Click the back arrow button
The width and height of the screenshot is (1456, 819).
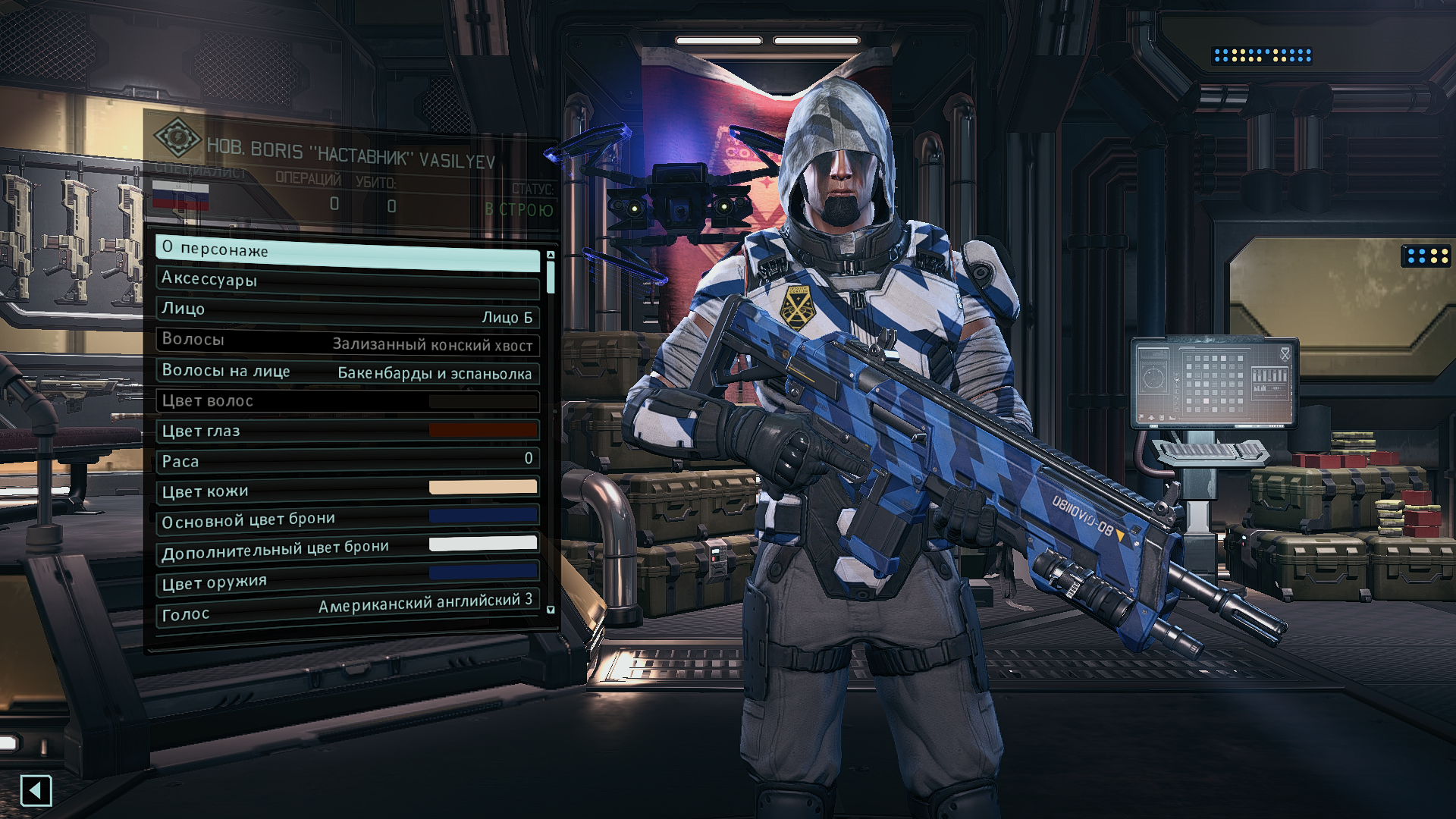36,791
